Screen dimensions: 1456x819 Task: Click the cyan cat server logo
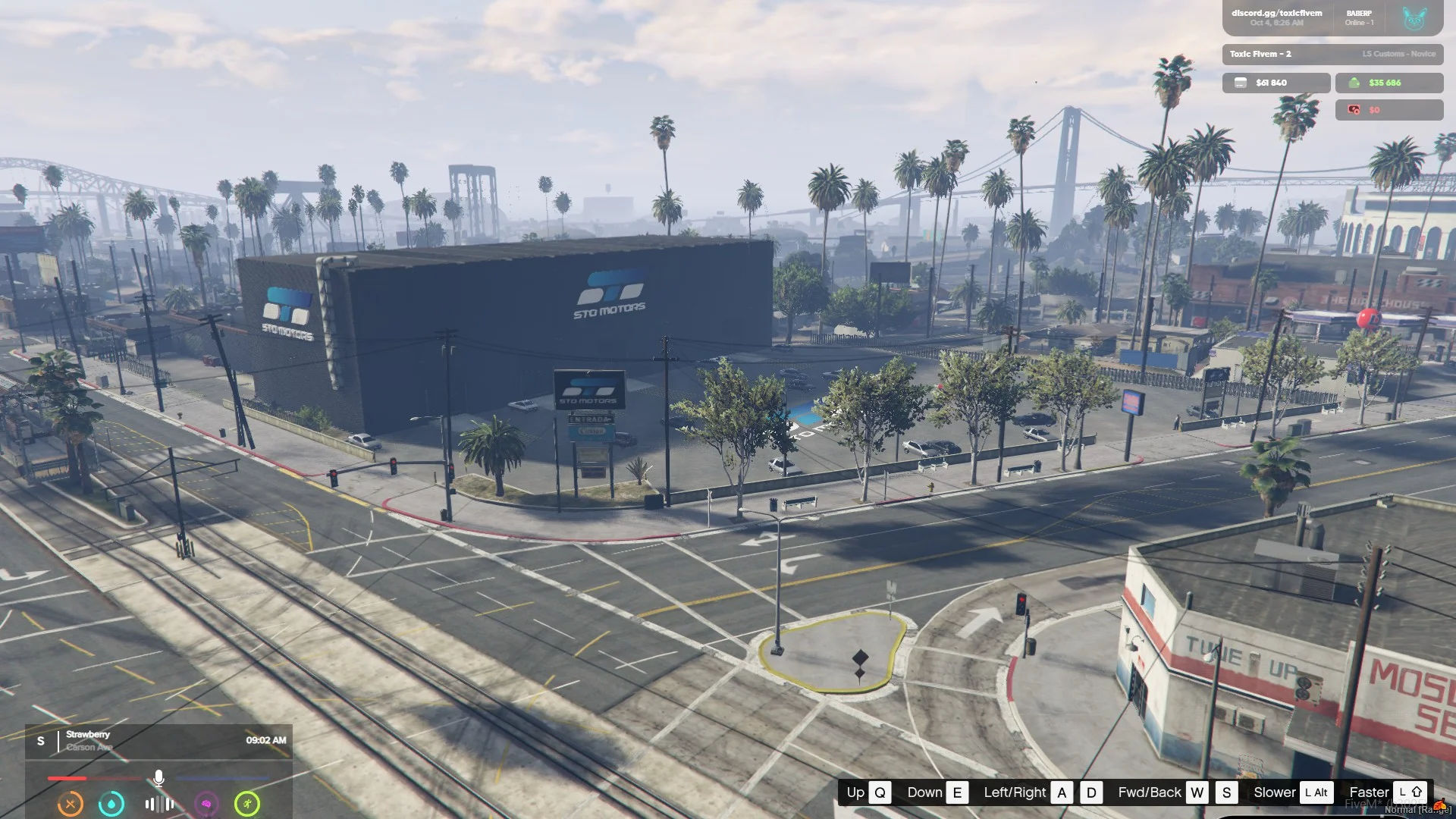click(x=1414, y=18)
